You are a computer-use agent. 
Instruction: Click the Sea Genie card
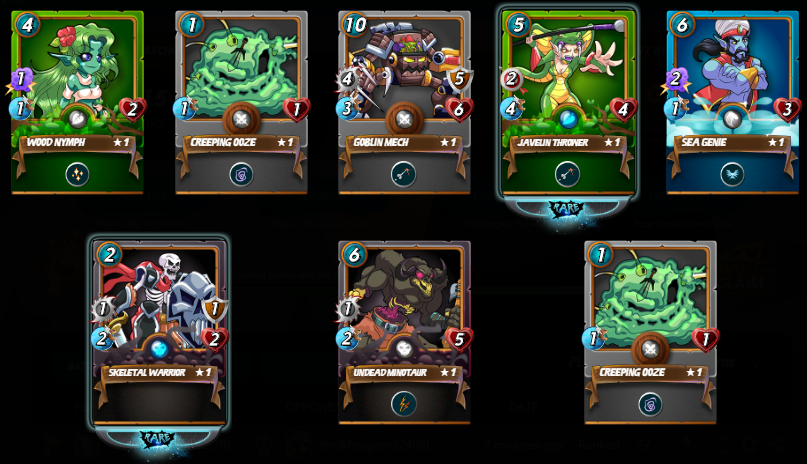pos(732,100)
